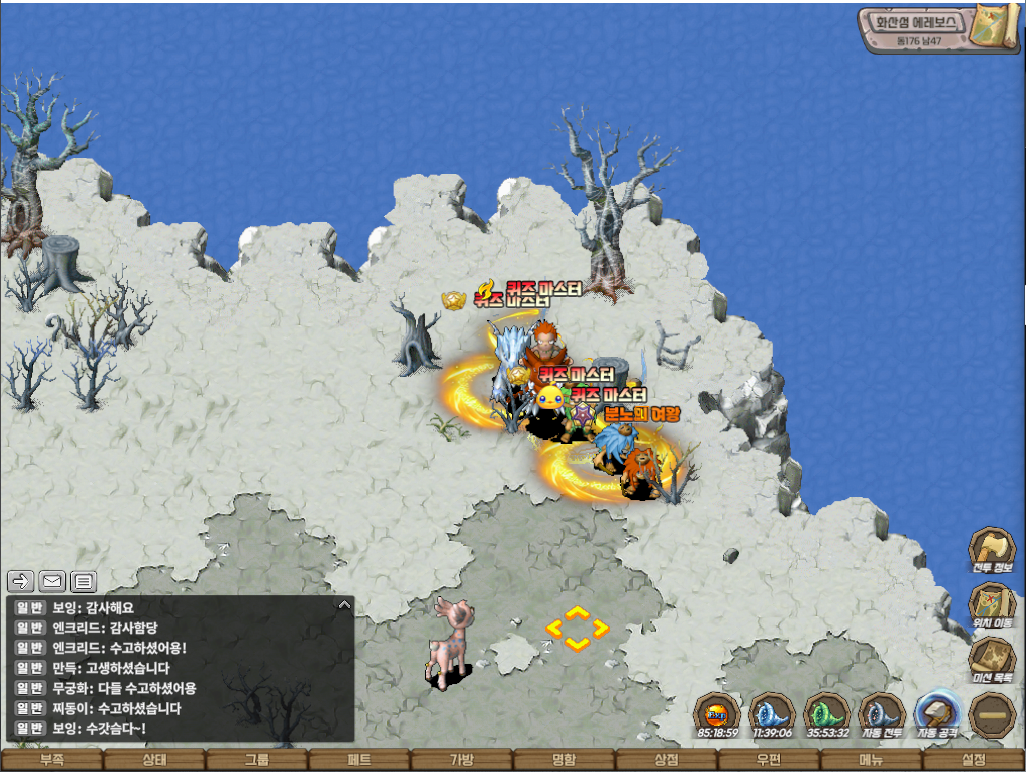
Task: Open the 명함 (name card) menu
Action: (564, 761)
